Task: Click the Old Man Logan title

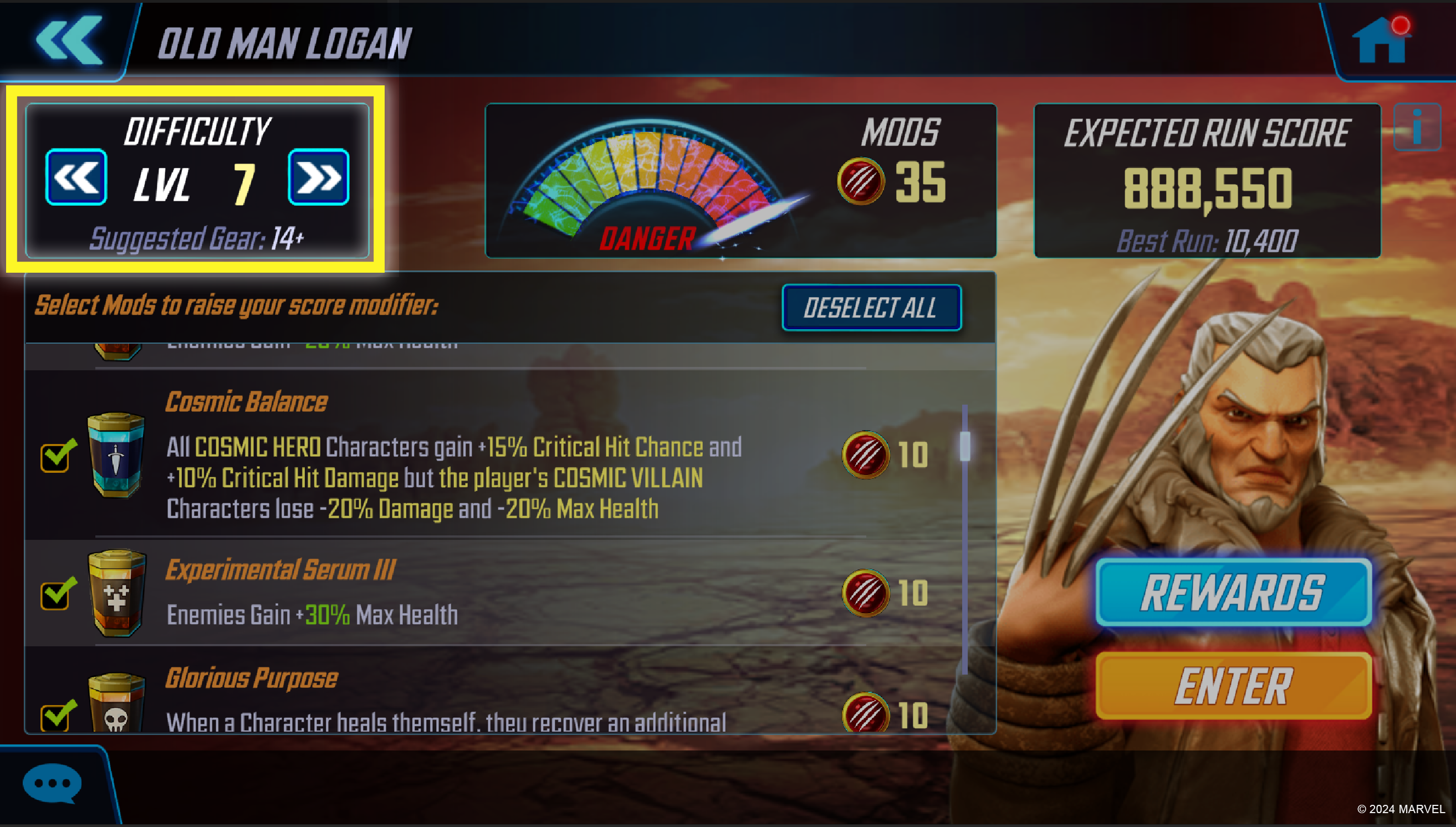Action: (284, 41)
